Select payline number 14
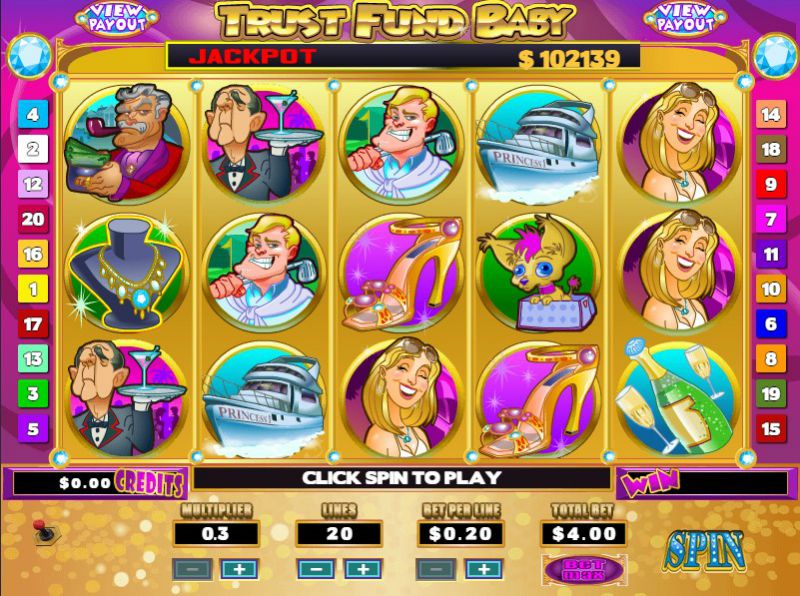 click(770, 115)
